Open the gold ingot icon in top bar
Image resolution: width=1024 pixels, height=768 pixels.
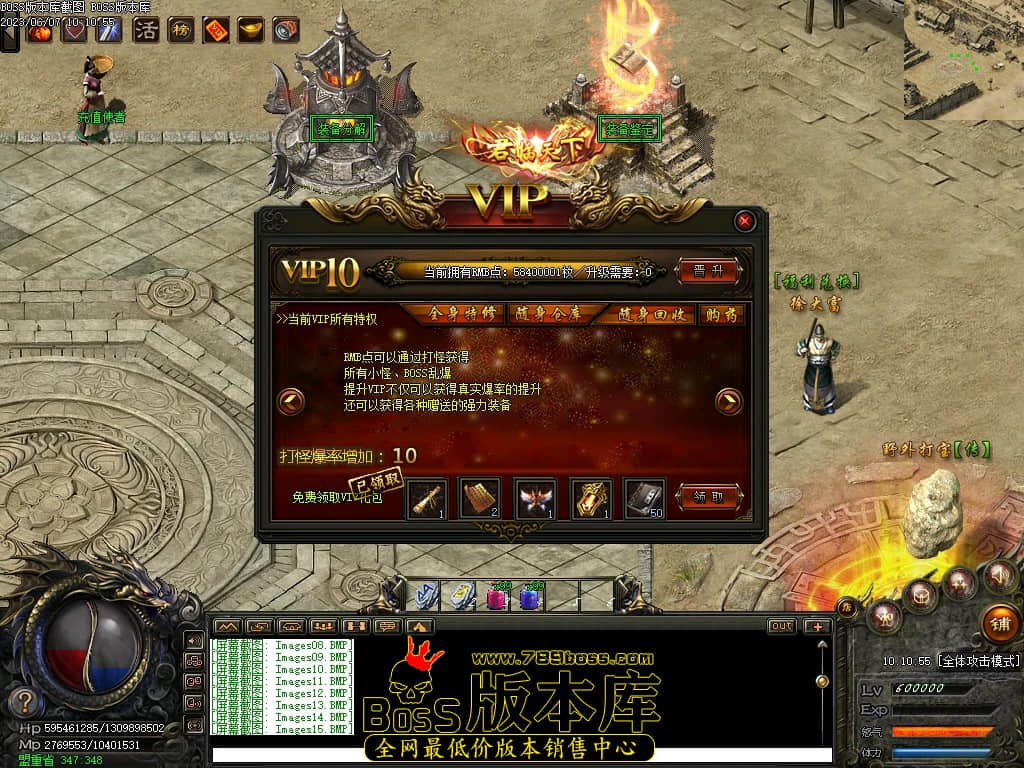pyautogui.click(x=250, y=30)
